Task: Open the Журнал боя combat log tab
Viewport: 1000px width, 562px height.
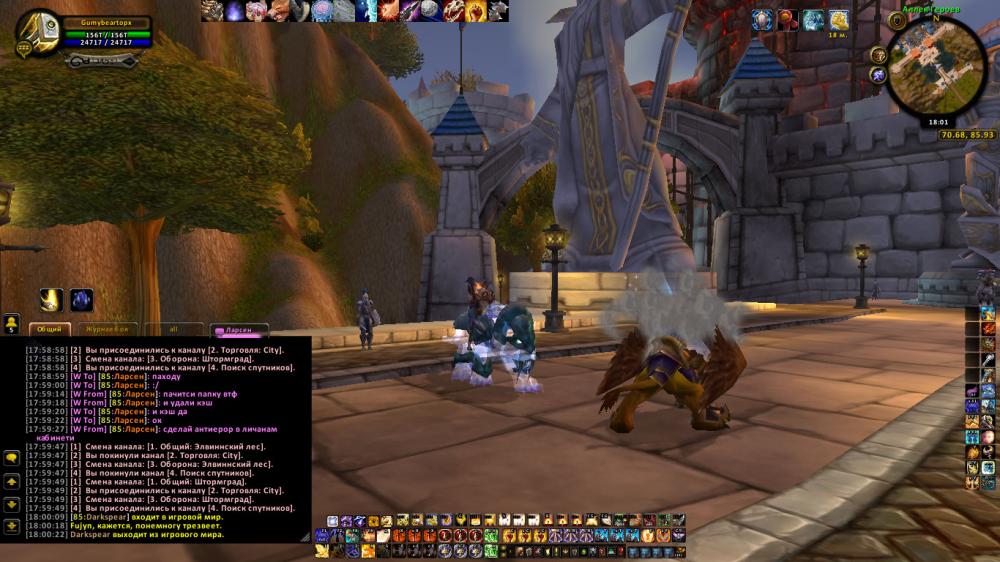Action: pos(105,328)
